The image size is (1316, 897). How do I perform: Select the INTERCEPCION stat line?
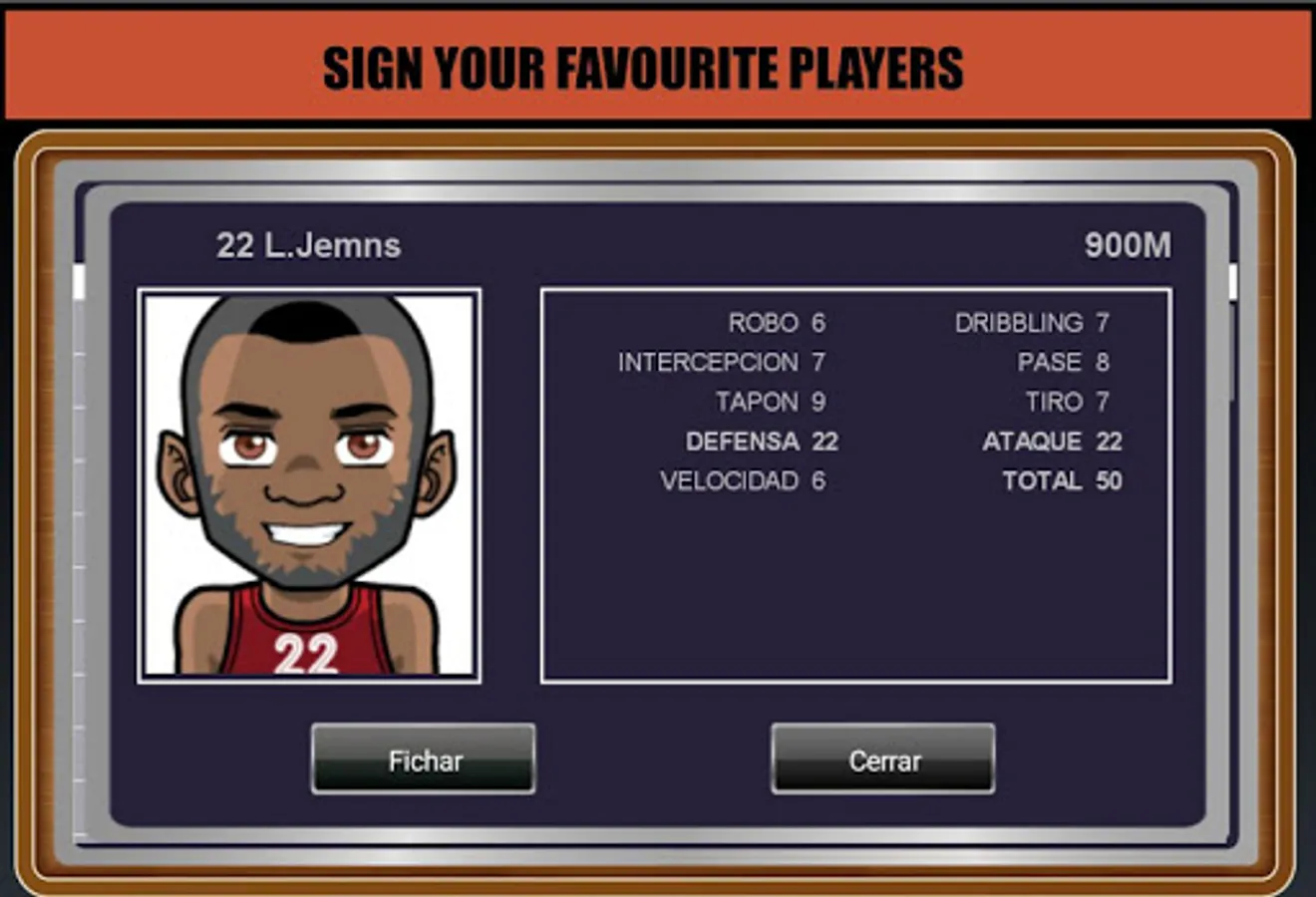click(x=723, y=362)
